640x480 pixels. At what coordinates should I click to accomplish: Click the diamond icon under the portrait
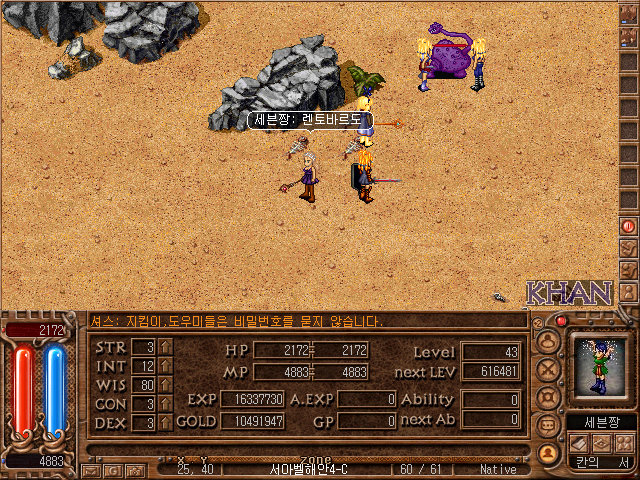point(600,442)
